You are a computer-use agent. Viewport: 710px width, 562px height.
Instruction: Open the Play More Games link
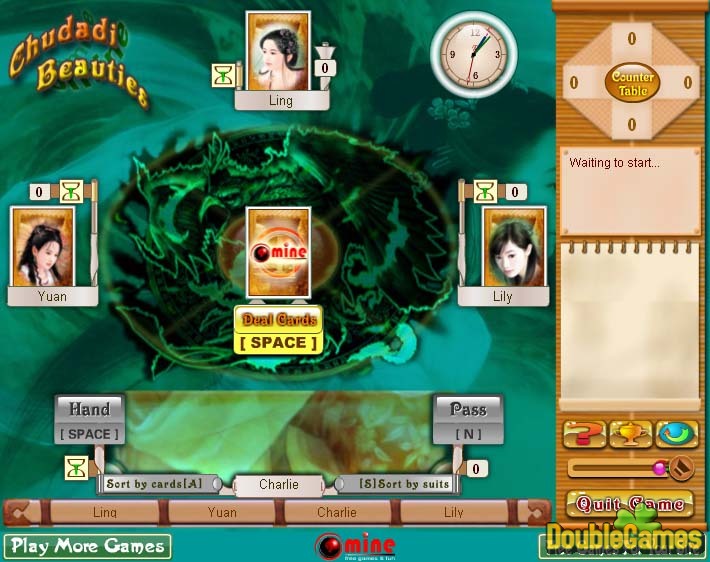[87, 546]
